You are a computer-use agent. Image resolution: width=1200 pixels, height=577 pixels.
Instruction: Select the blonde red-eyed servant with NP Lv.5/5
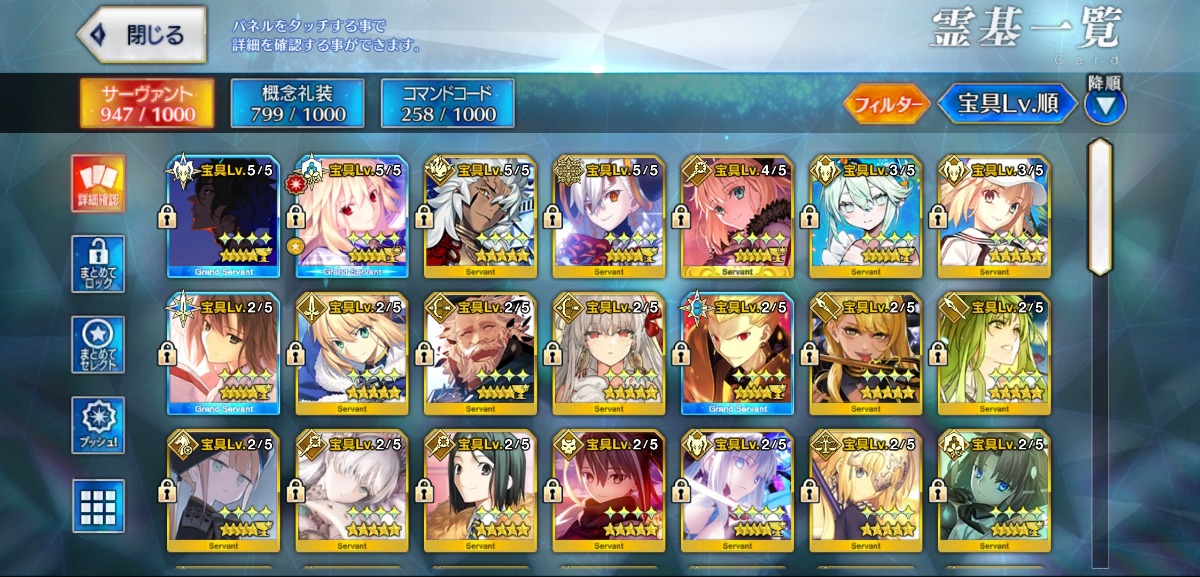[x=352, y=216]
